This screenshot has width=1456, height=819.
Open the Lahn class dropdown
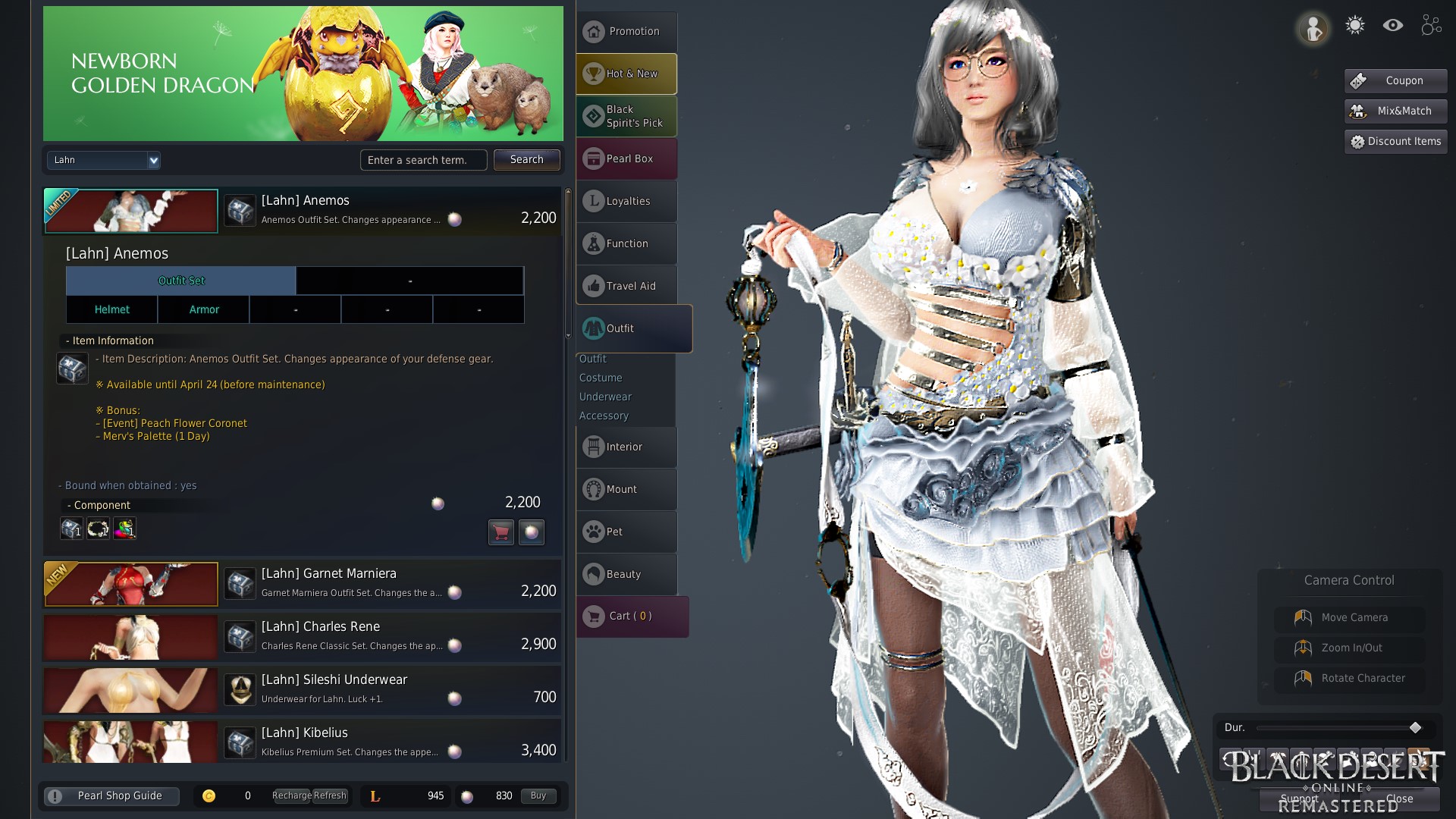(x=104, y=160)
